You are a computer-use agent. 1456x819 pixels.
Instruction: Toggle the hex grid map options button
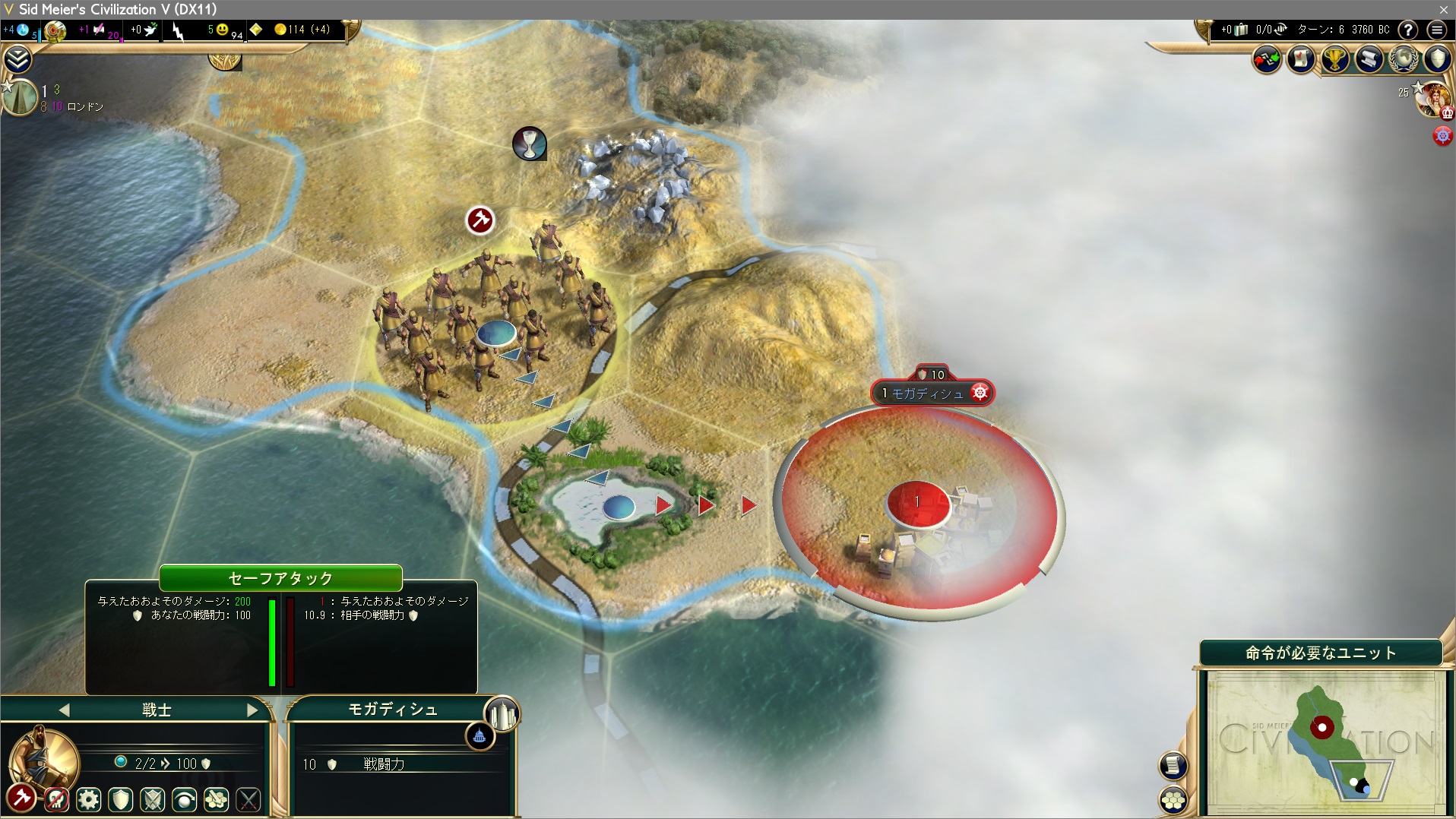[x=1174, y=800]
